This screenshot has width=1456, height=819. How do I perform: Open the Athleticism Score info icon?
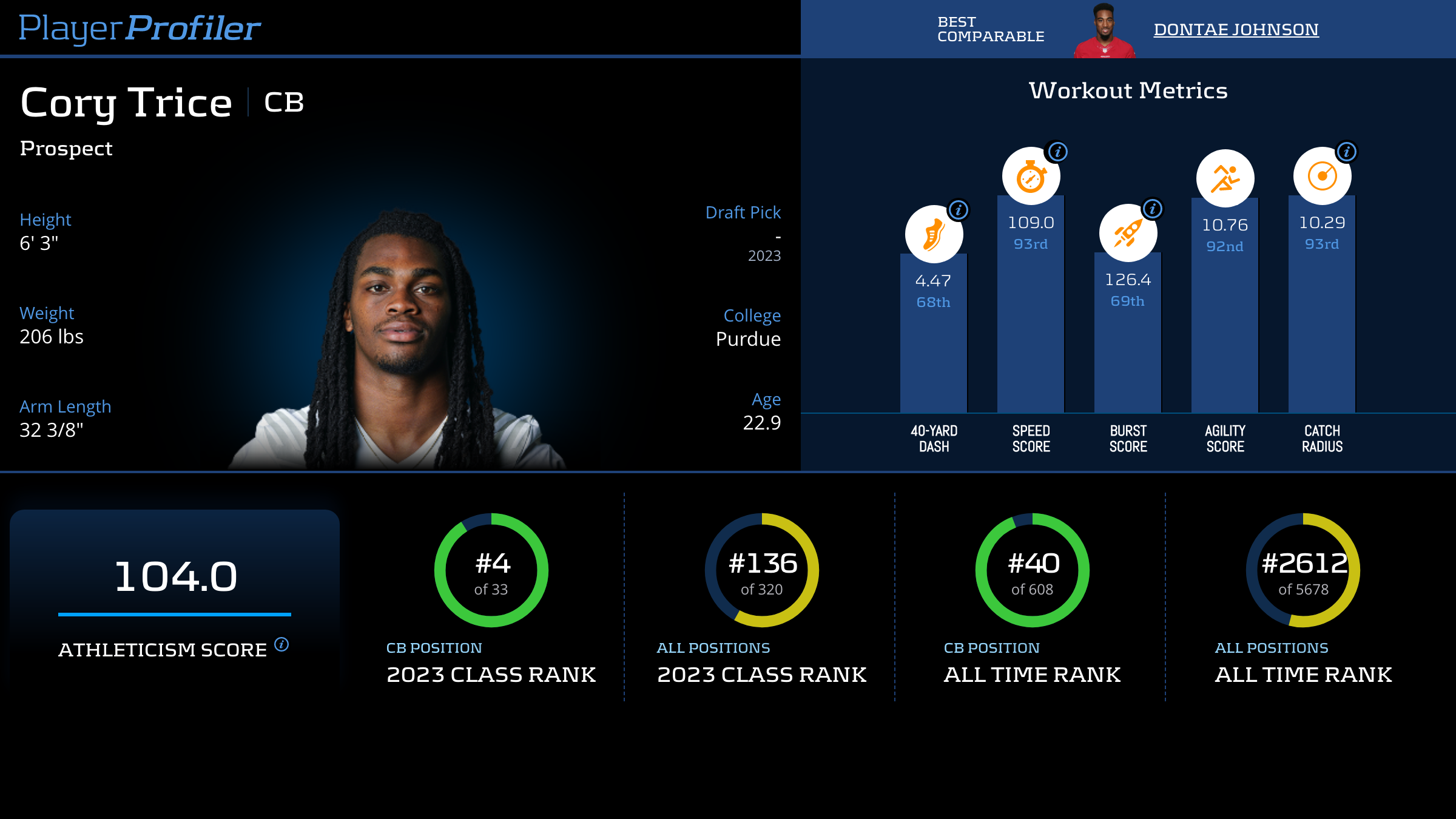[281, 644]
